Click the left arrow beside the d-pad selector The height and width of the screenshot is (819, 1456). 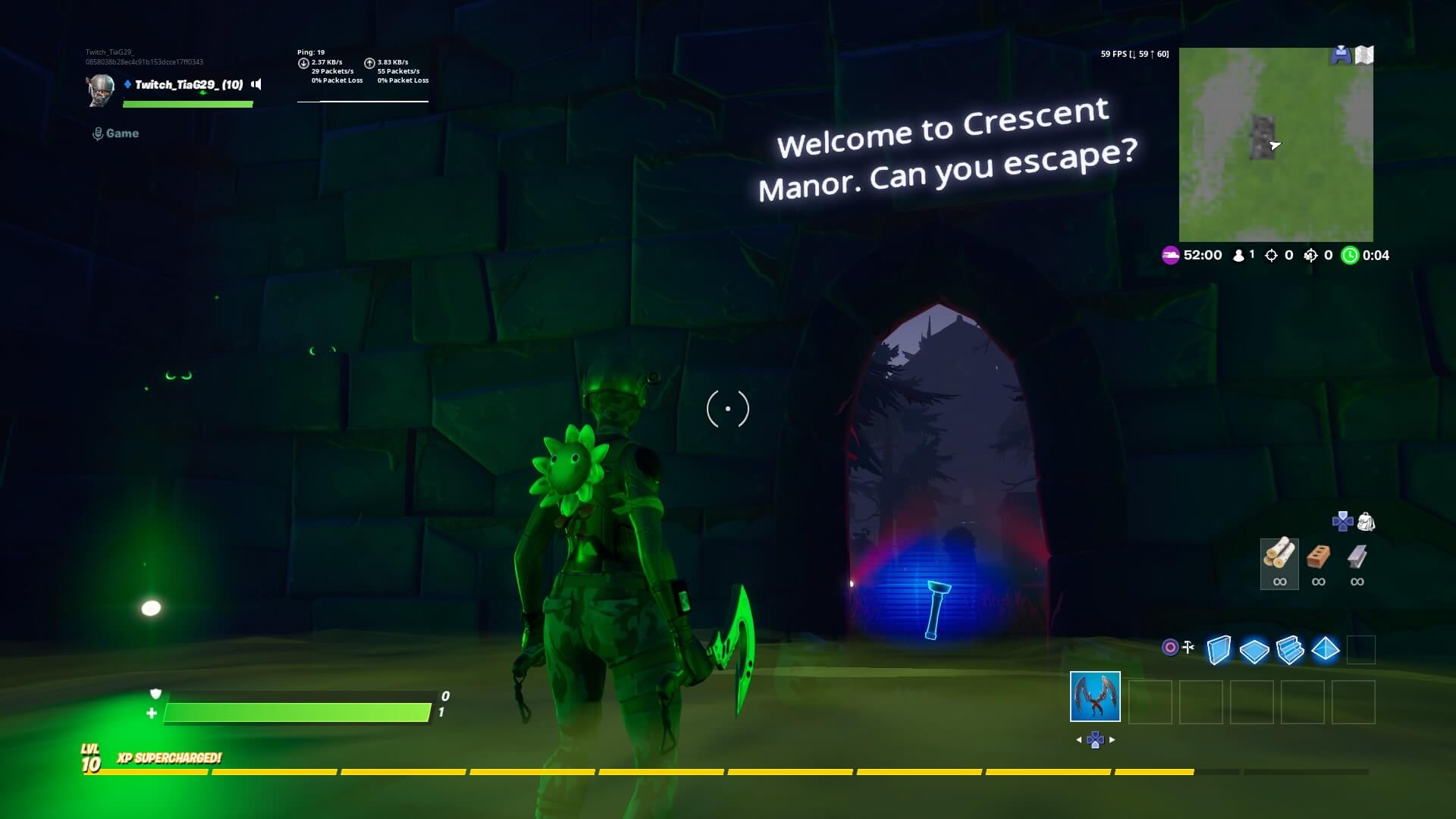(1080, 739)
